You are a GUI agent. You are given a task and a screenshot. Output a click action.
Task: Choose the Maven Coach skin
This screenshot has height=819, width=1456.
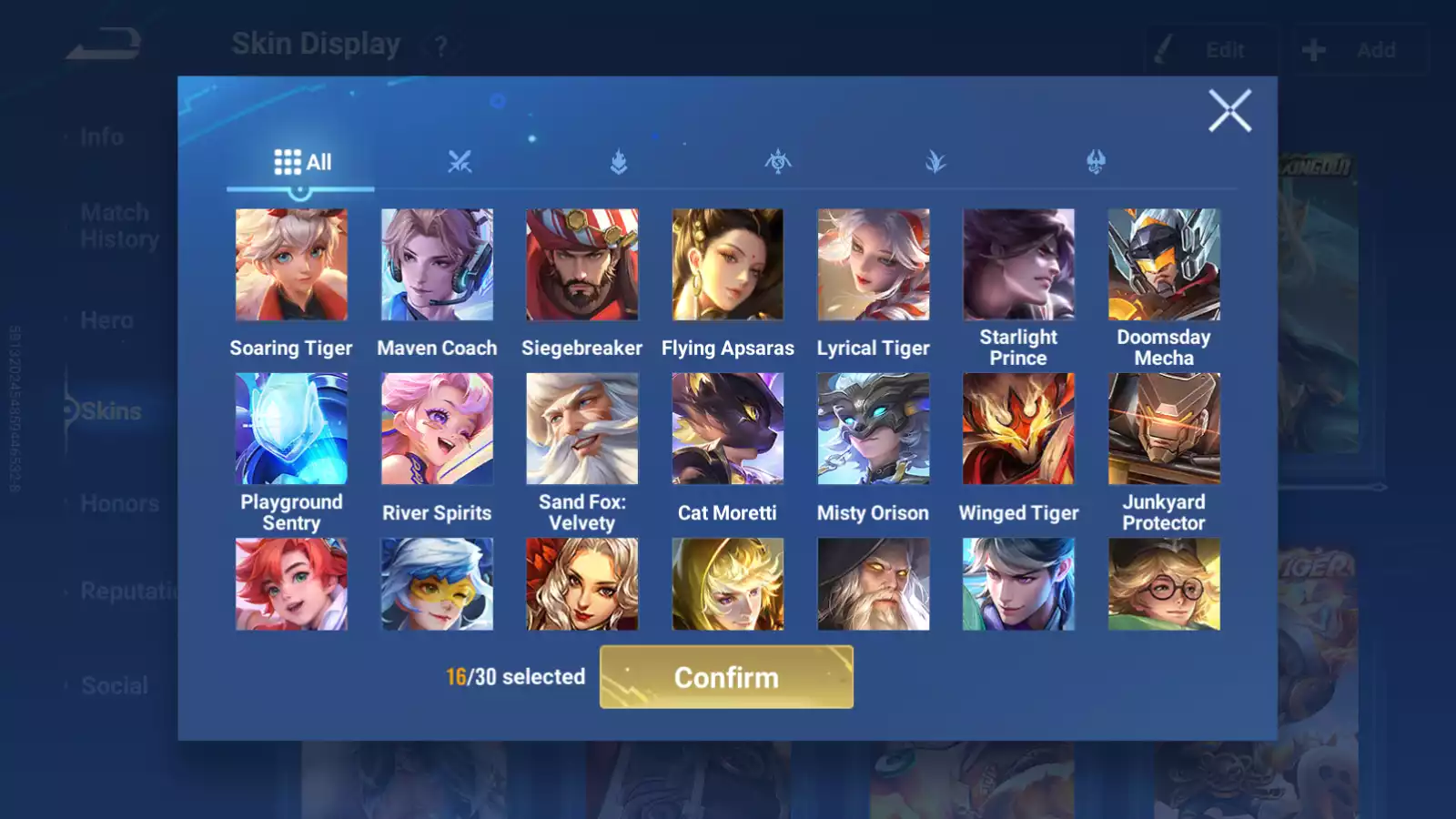(x=437, y=265)
